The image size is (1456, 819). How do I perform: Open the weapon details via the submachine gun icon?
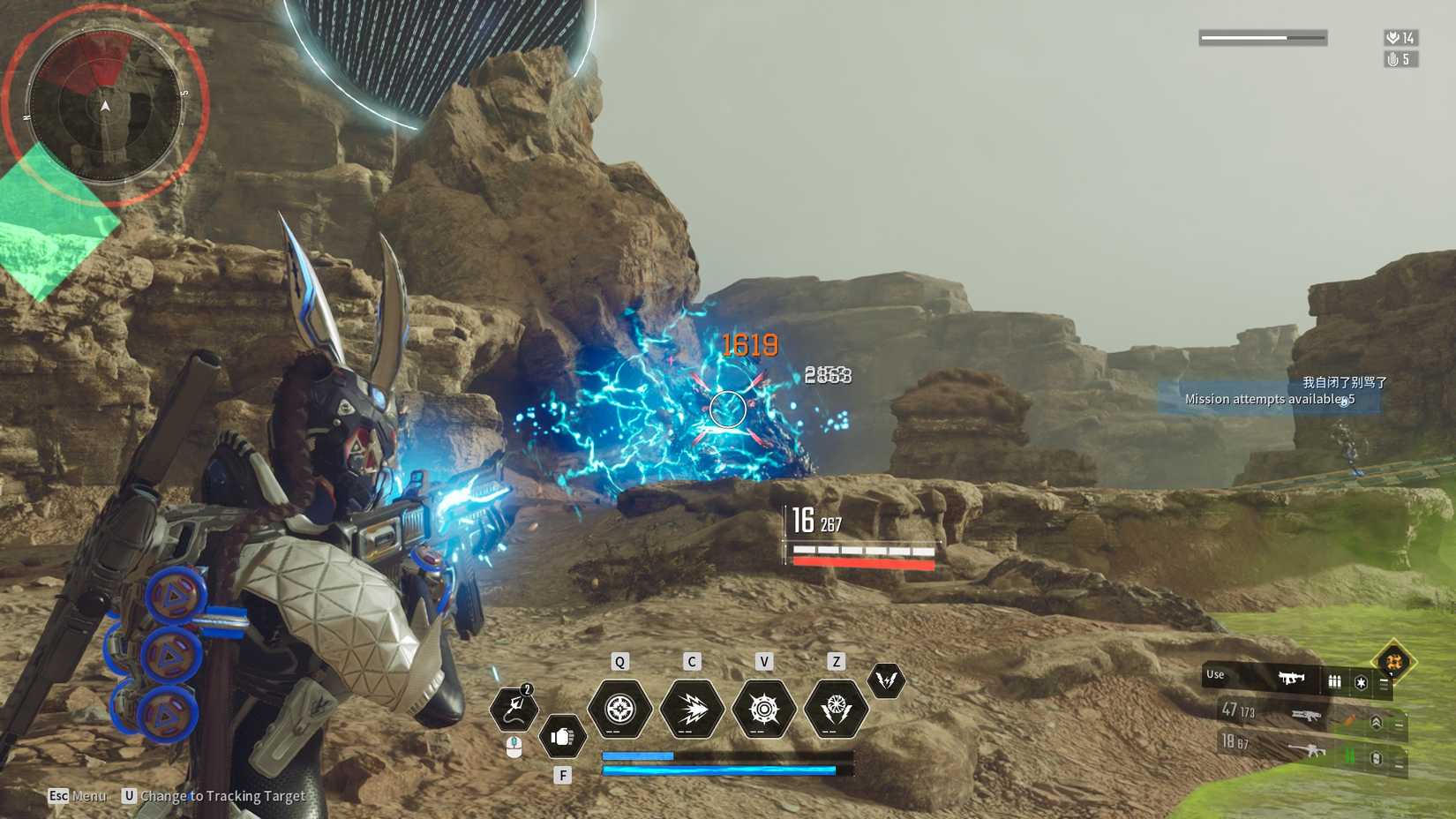pos(1293,678)
